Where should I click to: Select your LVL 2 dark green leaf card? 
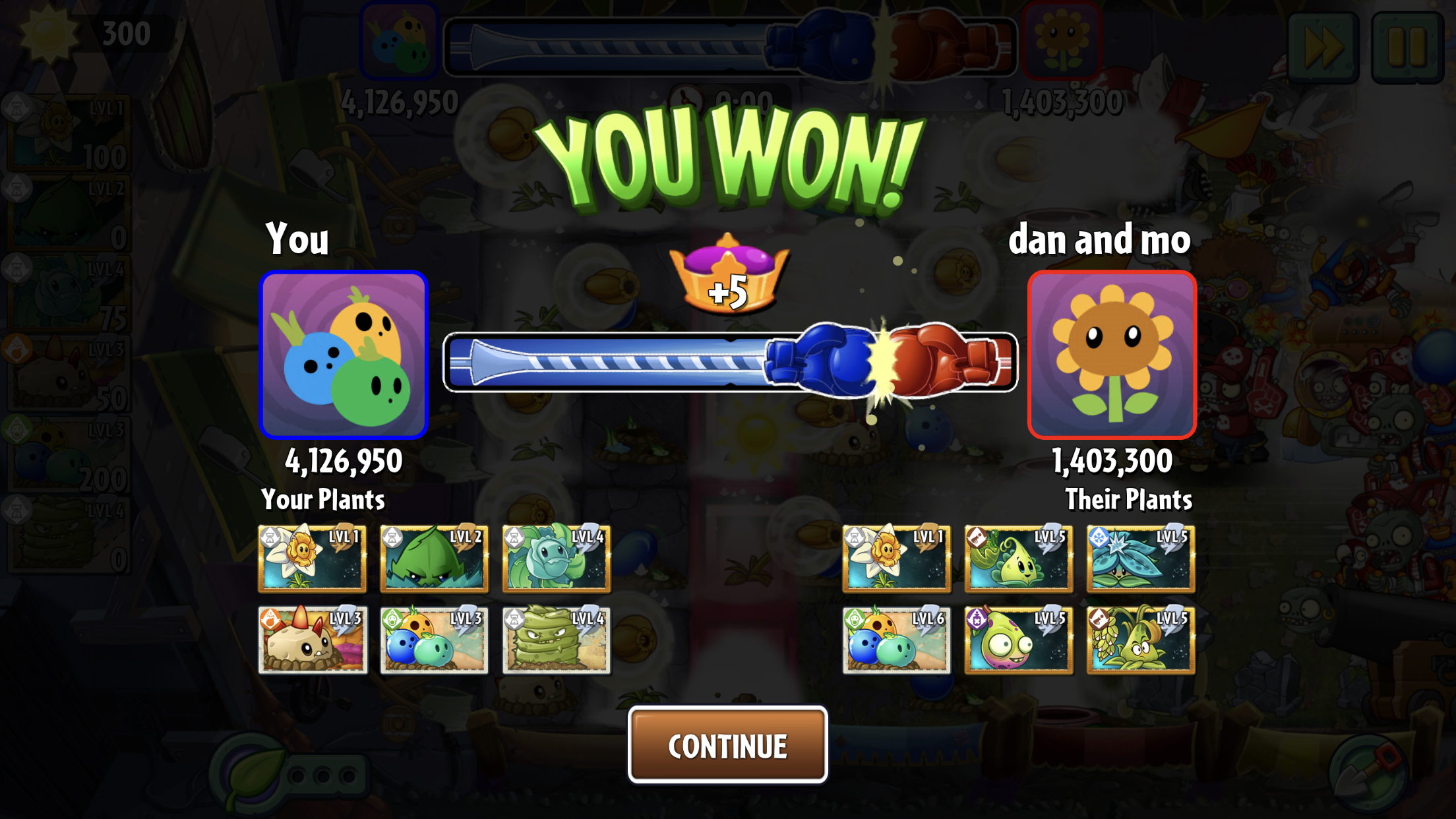click(x=435, y=559)
